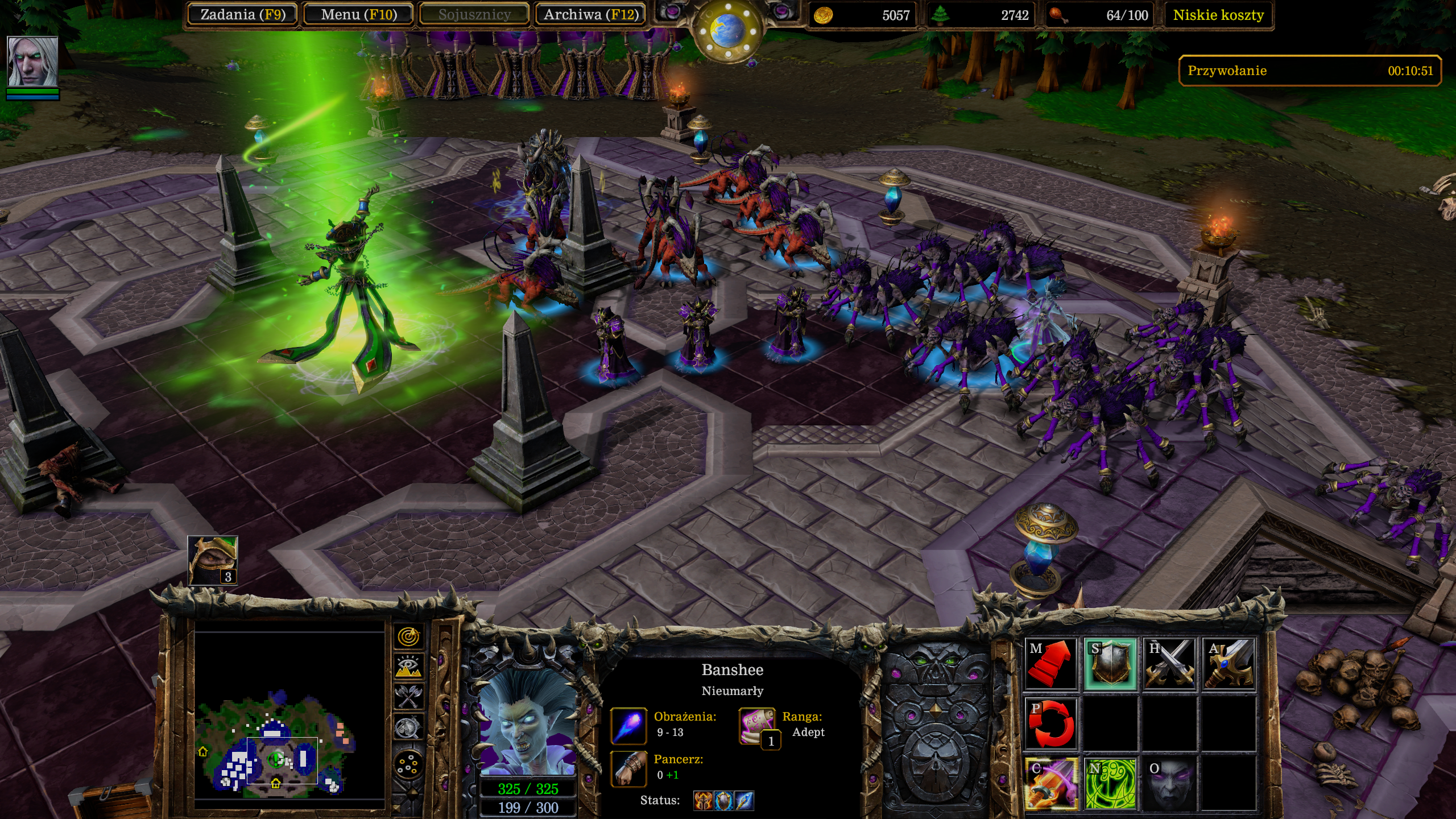1456x819 pixels.
Task: Issue the Stop command shield icon
Action: 1110,664
